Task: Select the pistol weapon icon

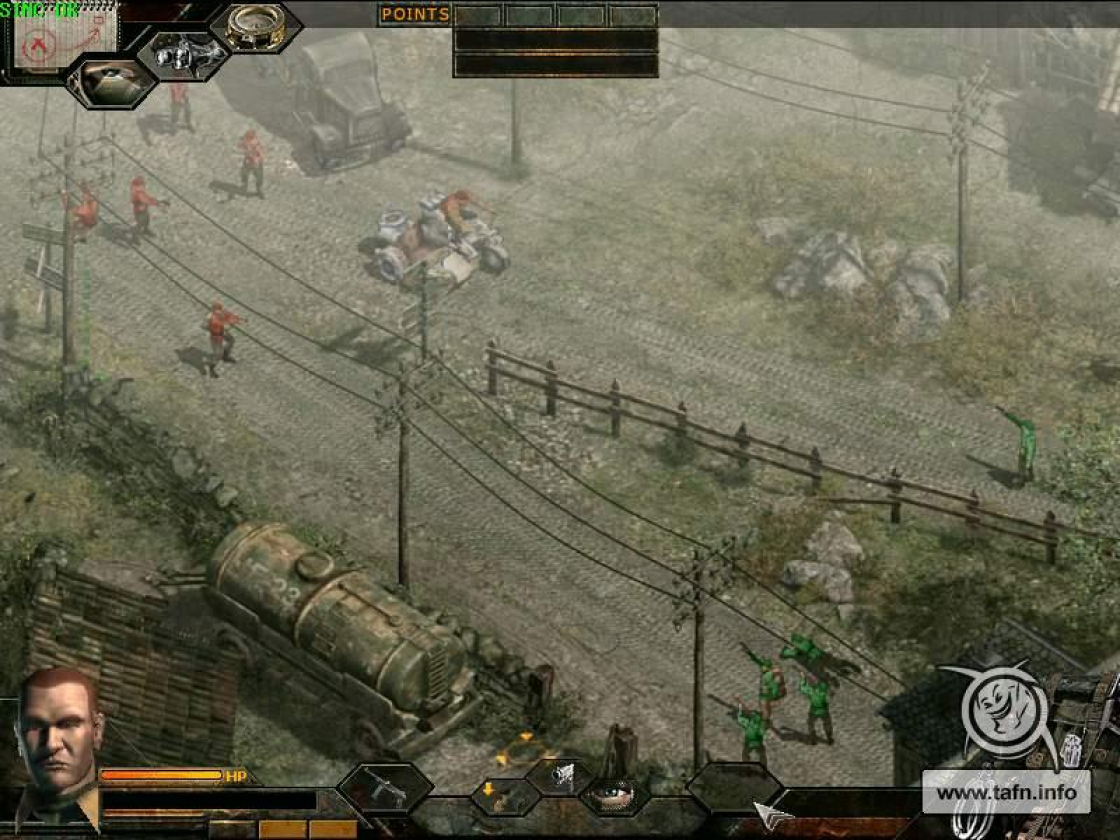Action: tap(562, 775)
